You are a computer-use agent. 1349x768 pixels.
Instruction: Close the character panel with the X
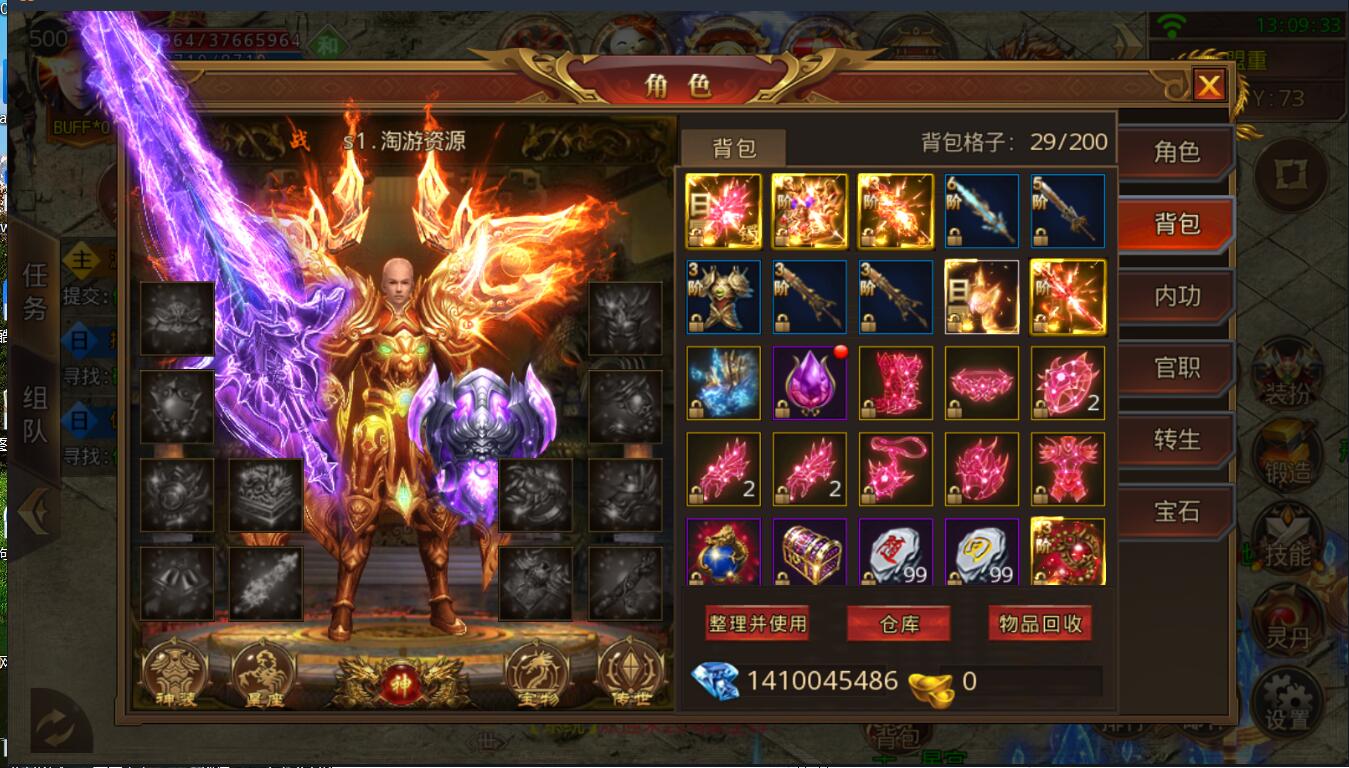[1209, 86]
